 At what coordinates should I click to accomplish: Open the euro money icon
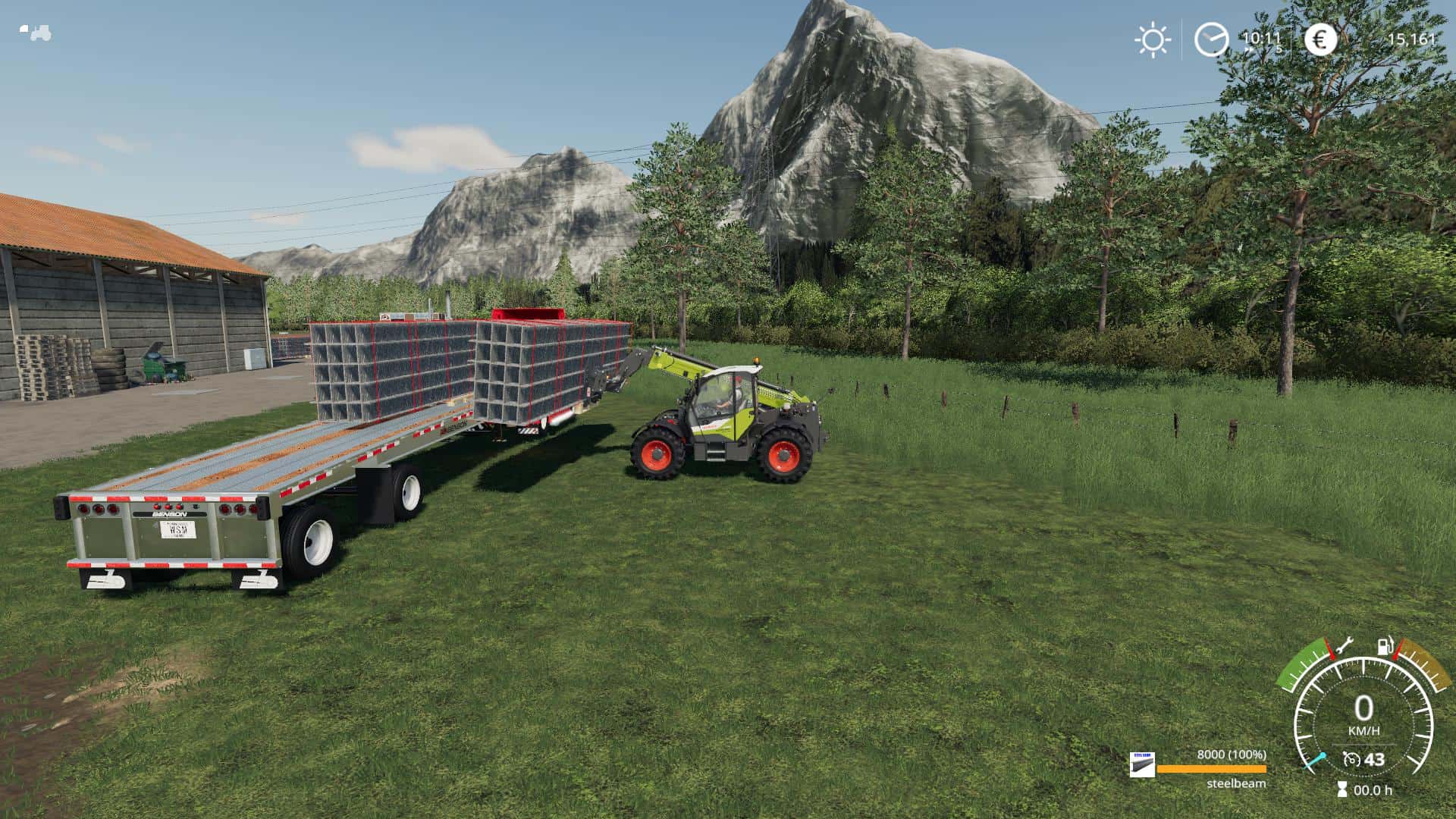coord(1320,39)
